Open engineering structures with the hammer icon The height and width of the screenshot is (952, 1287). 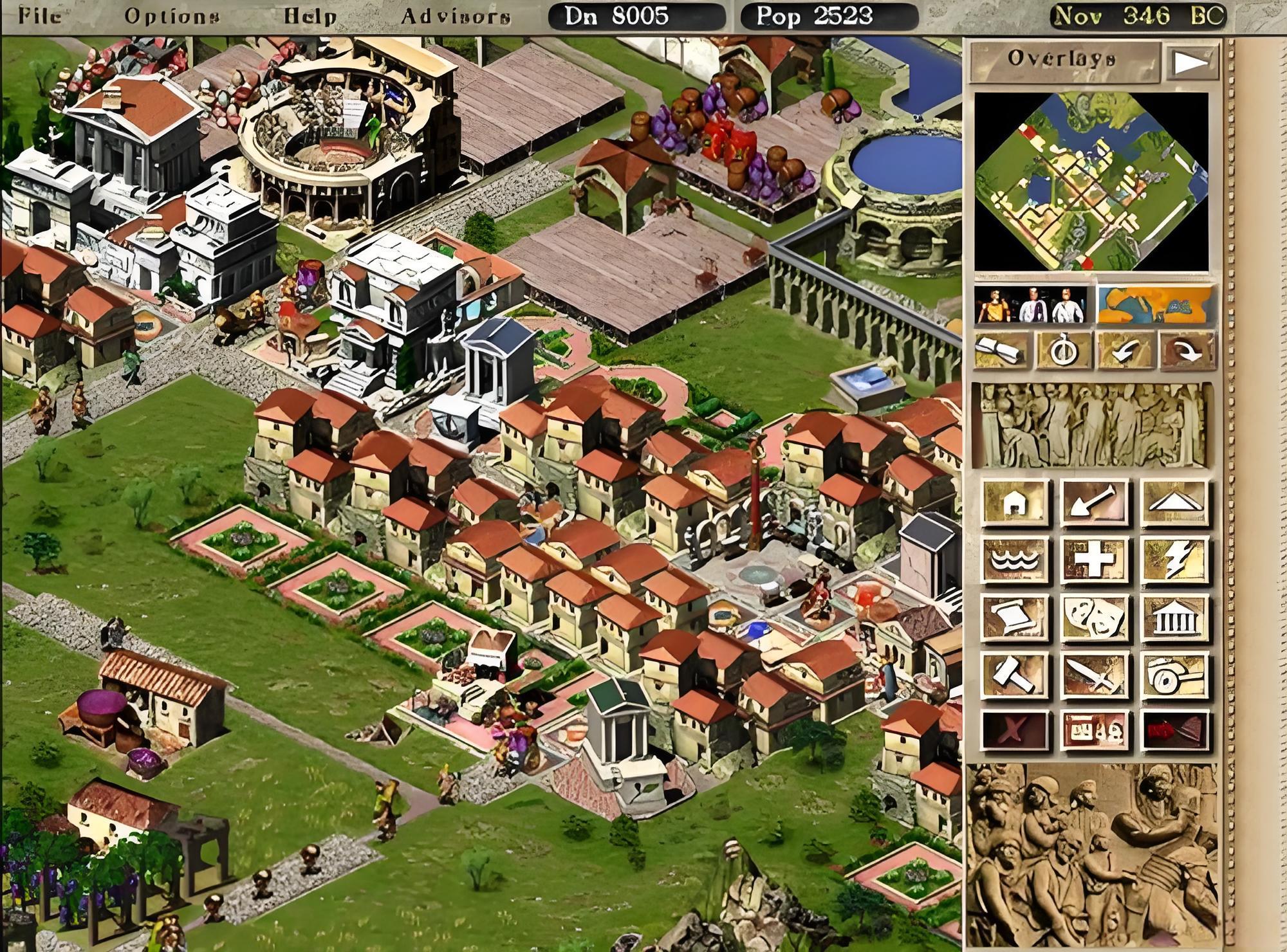pyautogui.click(x=1015, y=675)
